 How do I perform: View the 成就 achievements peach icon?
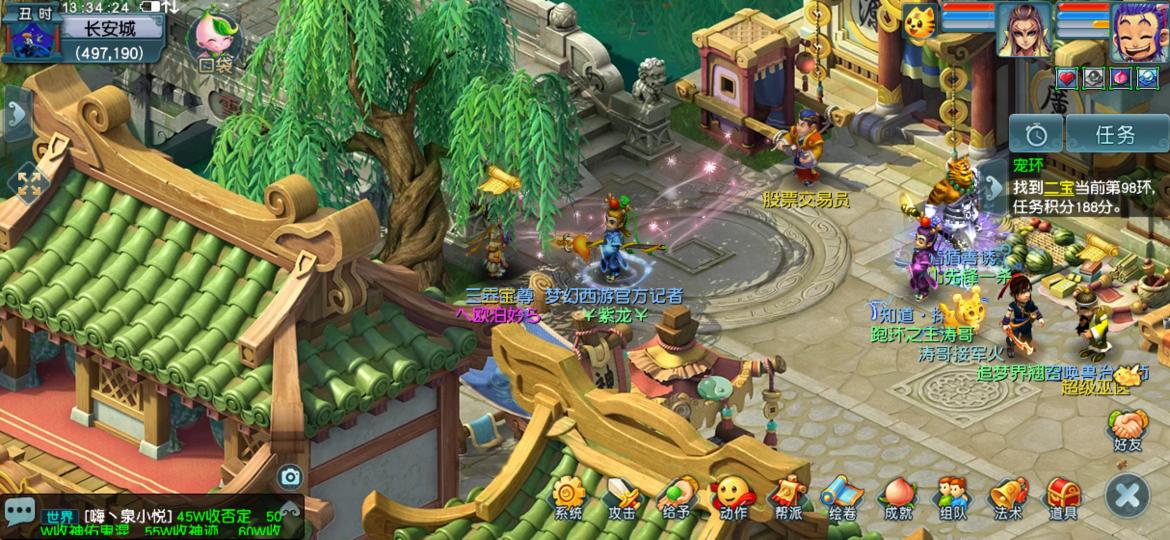[897, 497]
